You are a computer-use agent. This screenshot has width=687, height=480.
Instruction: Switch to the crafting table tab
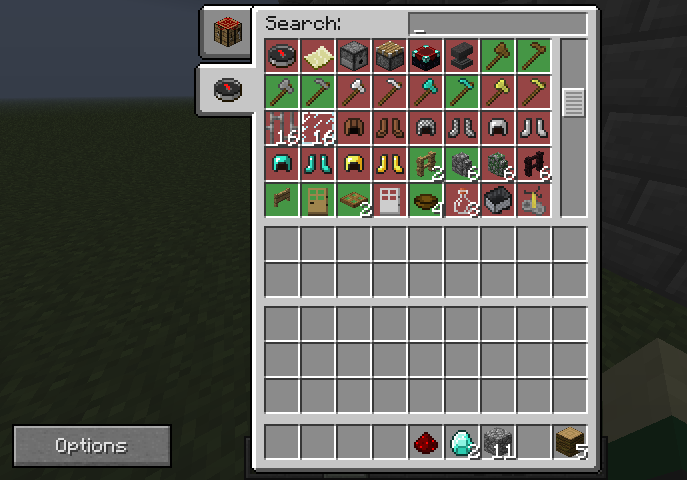click(225, 33)
